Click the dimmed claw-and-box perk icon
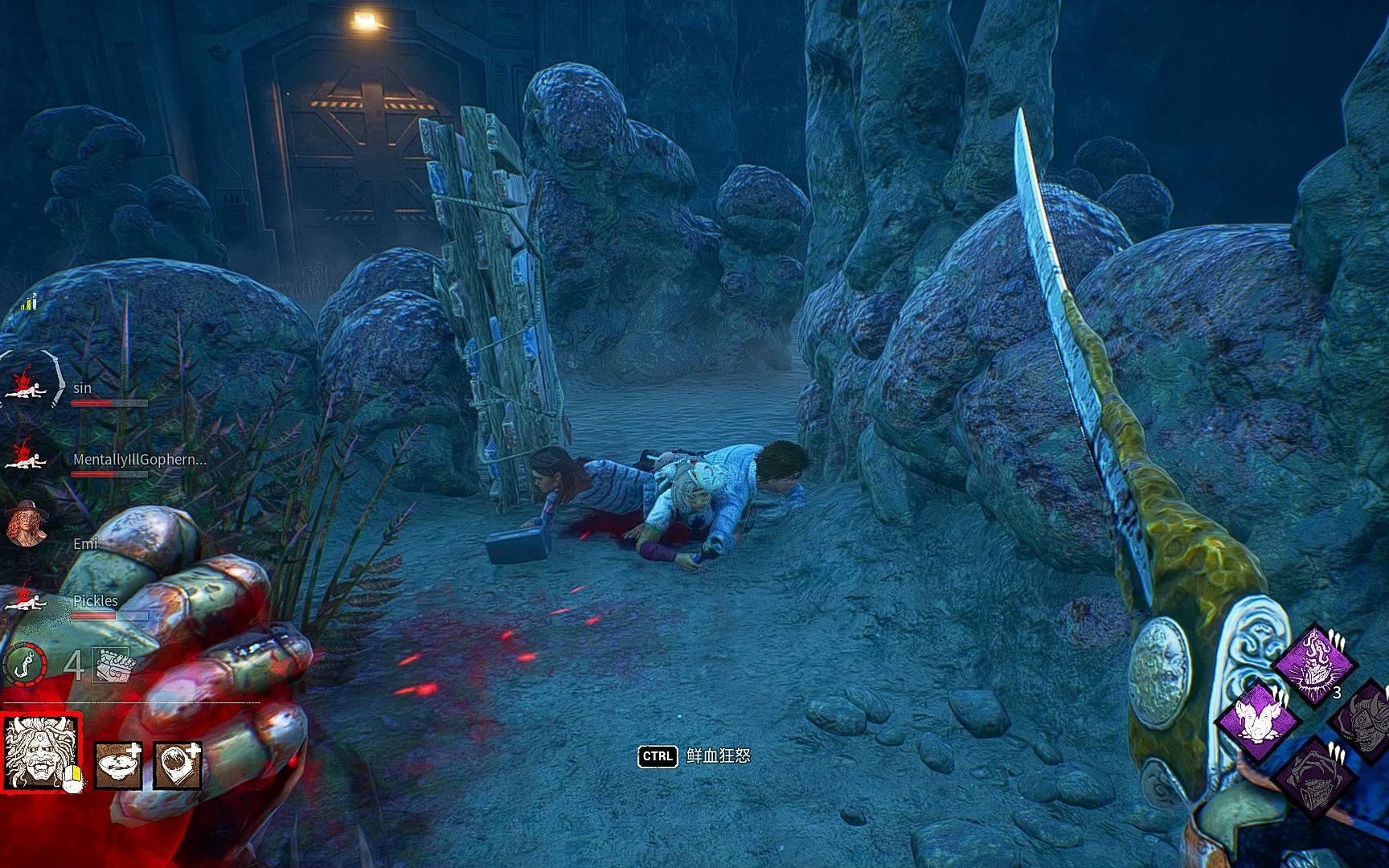The image size is (1389, 868). click(1313, 775)
